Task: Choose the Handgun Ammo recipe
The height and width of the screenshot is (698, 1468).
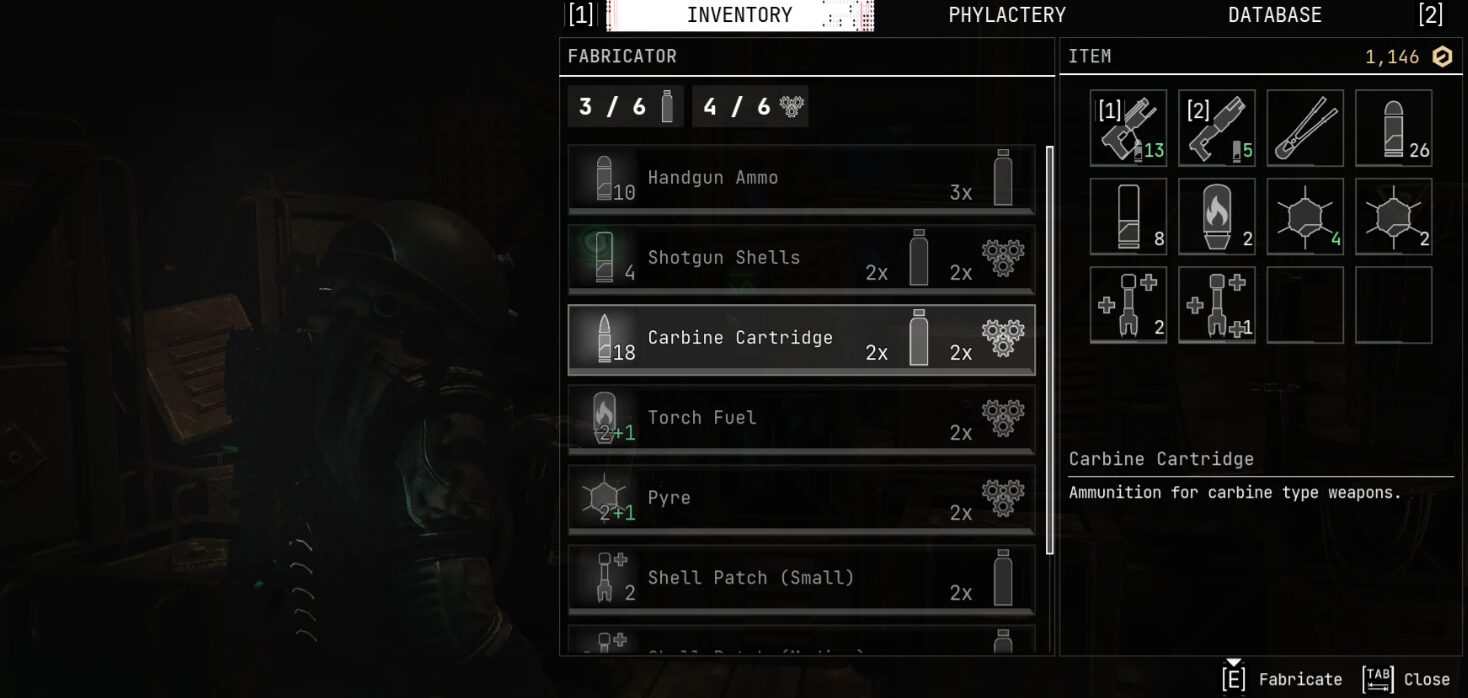Action: click(x=801, y=179)
